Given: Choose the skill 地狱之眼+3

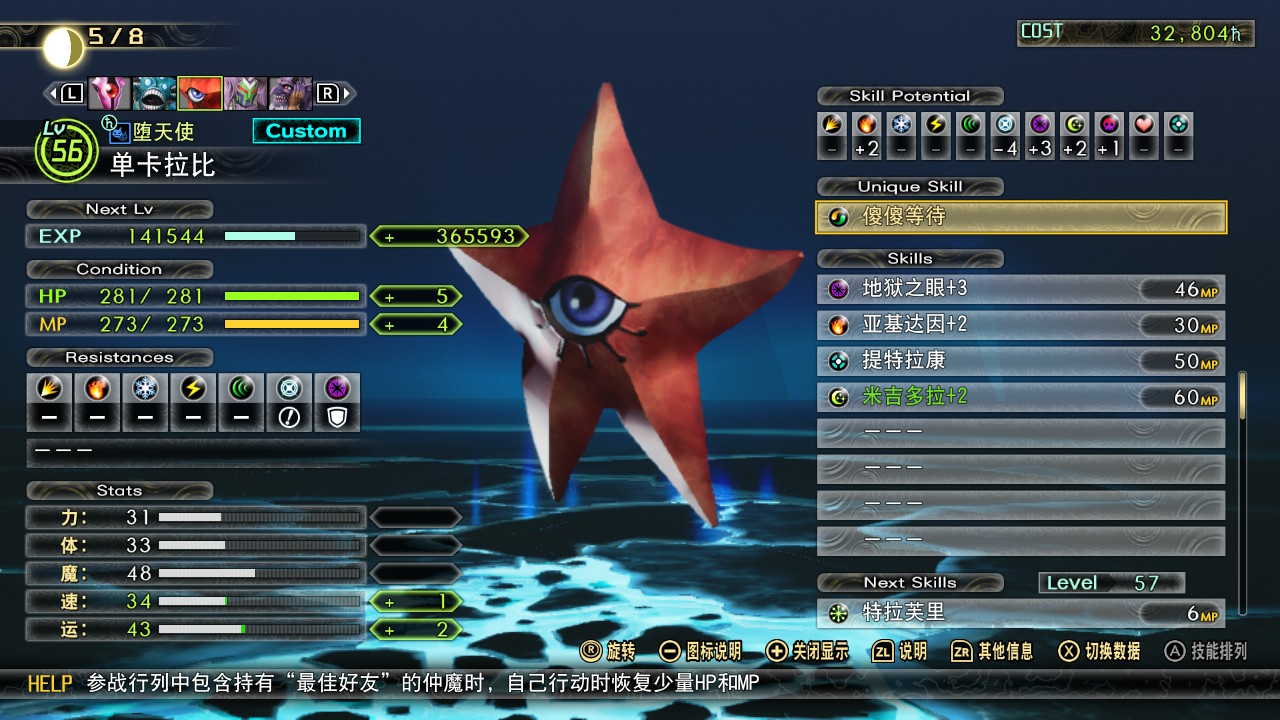Looking at the screenshot, I should [1021, 290].
